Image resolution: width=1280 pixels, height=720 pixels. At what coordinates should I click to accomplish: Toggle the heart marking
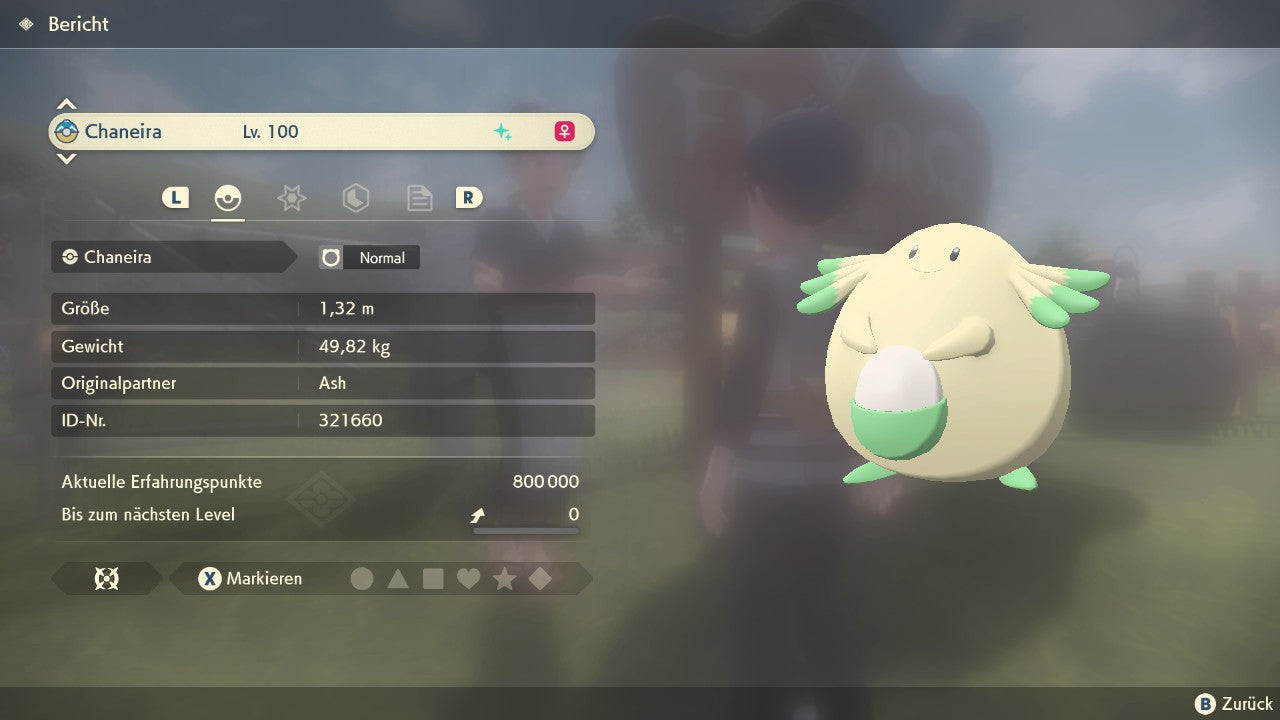(468, 579)
